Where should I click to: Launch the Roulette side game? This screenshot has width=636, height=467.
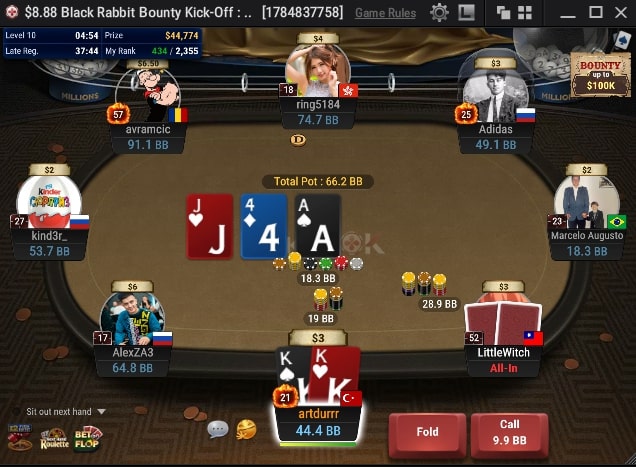click(x=54, y=438)
